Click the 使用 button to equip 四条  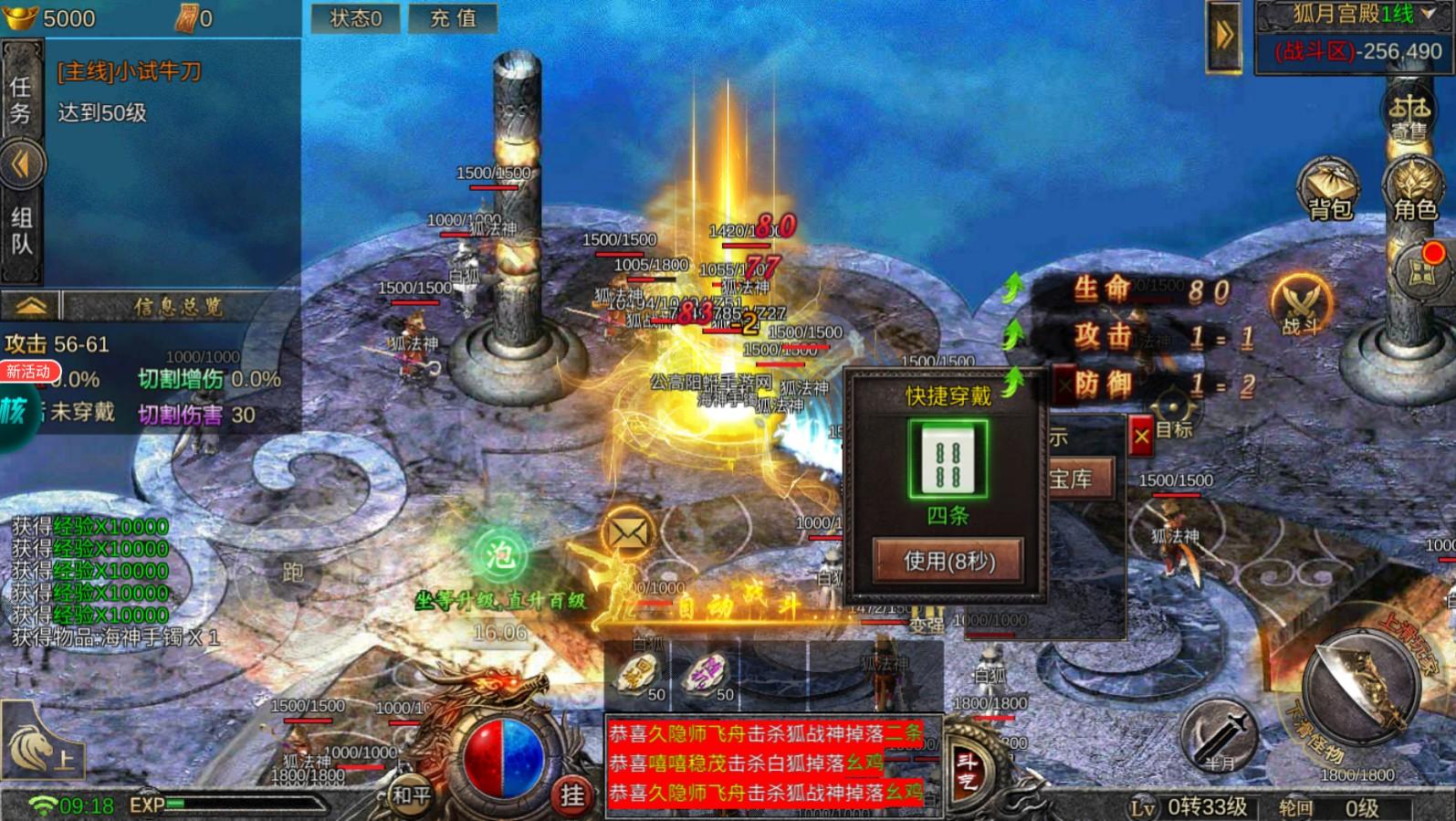pyautogui.click(x=948, y=561)
